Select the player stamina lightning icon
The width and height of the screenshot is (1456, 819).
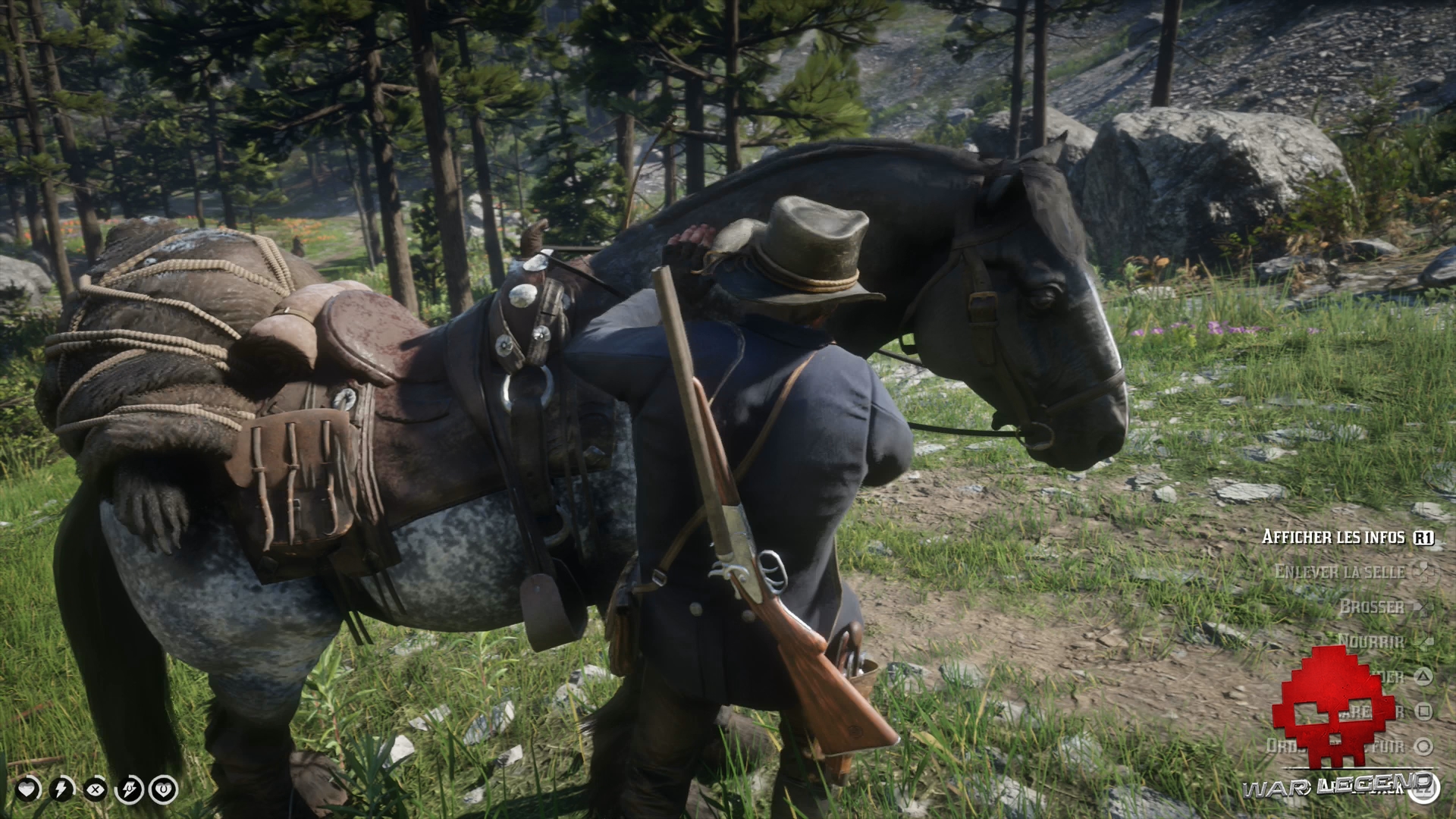(x=61, y=789)
